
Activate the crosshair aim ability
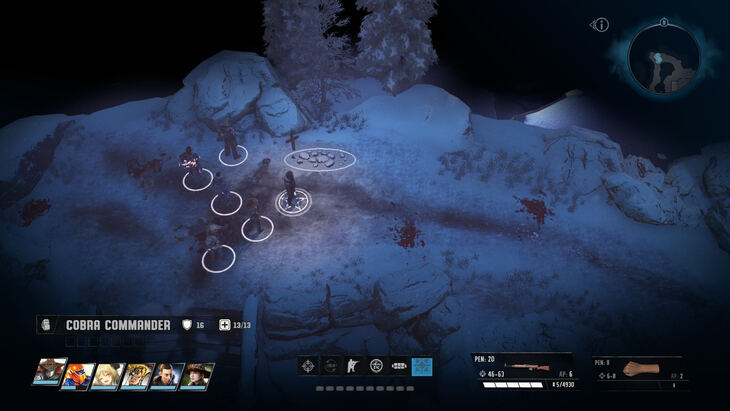(309, 366)
